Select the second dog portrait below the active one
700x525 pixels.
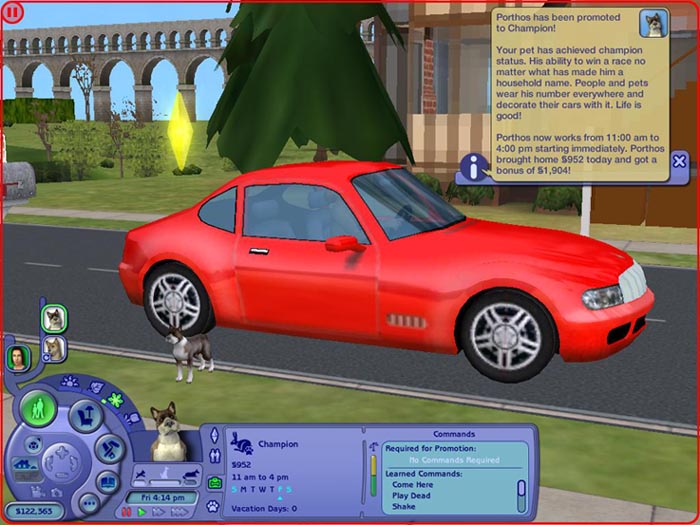click(53, 348)
